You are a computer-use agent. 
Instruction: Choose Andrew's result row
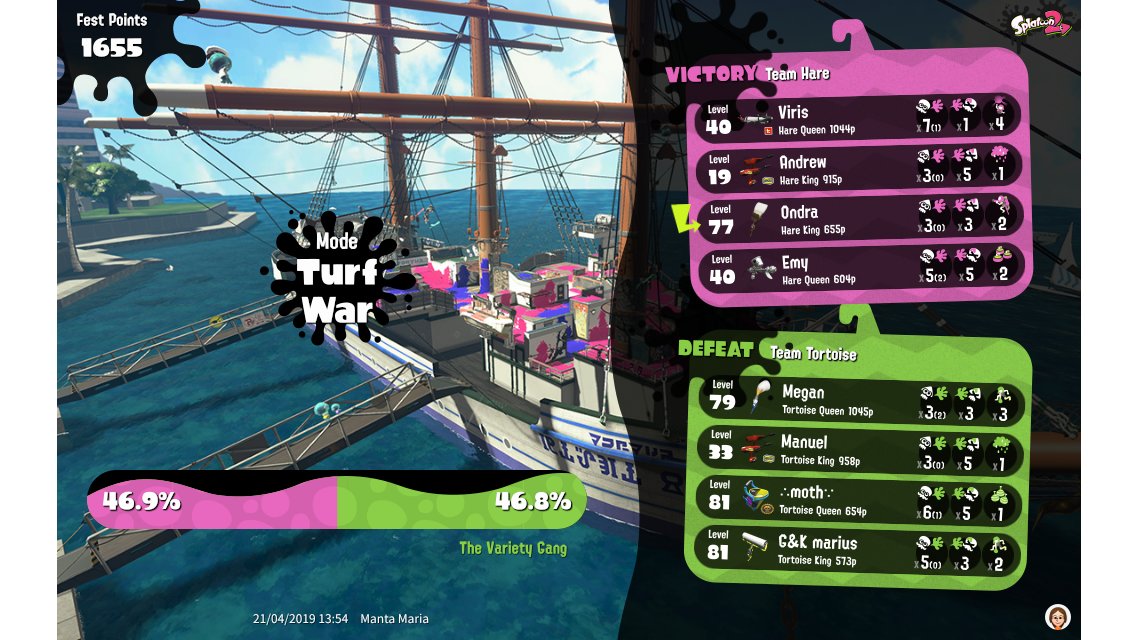[858, 168]
